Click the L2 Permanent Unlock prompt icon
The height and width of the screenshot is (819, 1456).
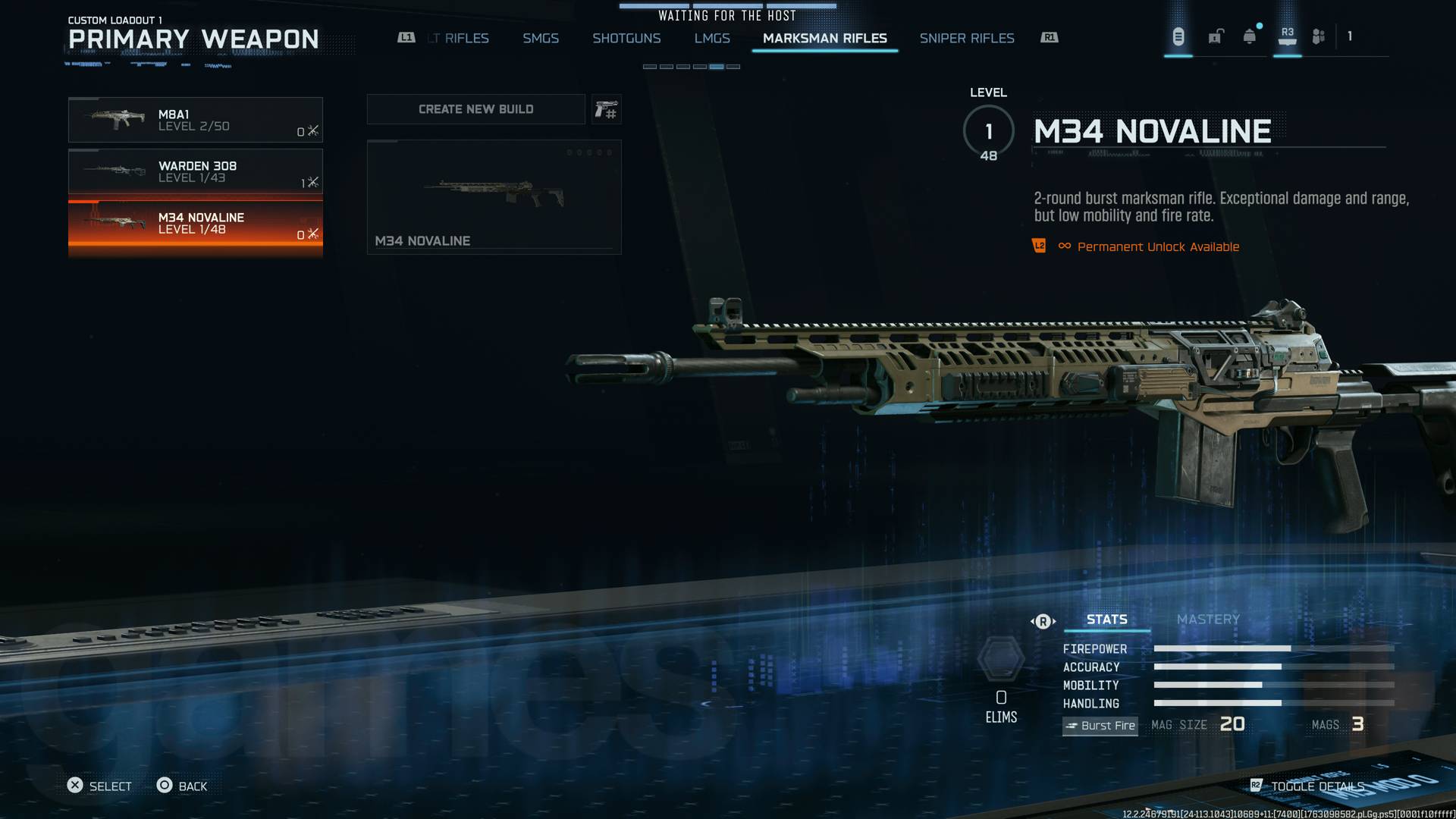coord(1040,246)
